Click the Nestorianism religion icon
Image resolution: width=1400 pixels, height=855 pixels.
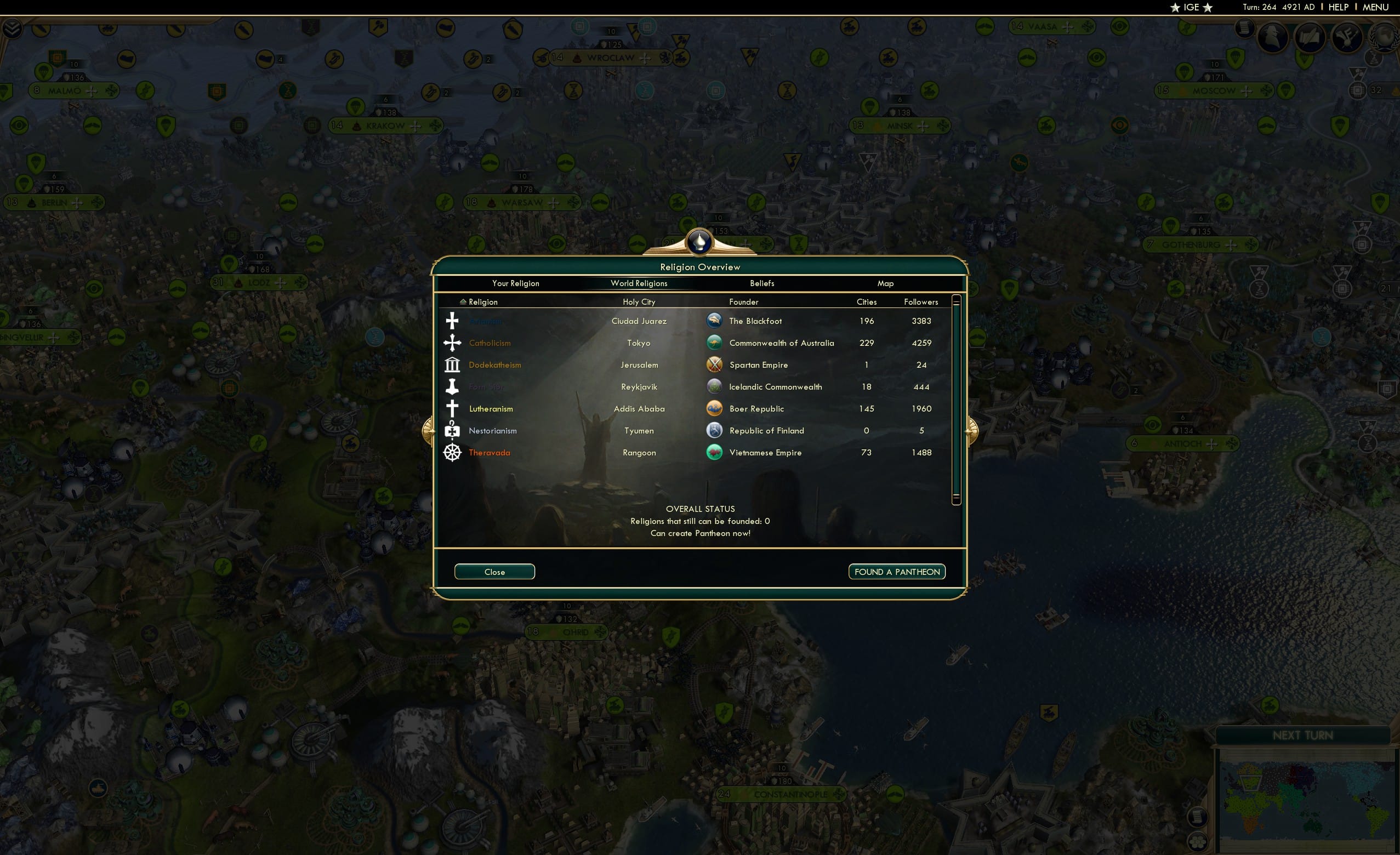coord(452,430)
